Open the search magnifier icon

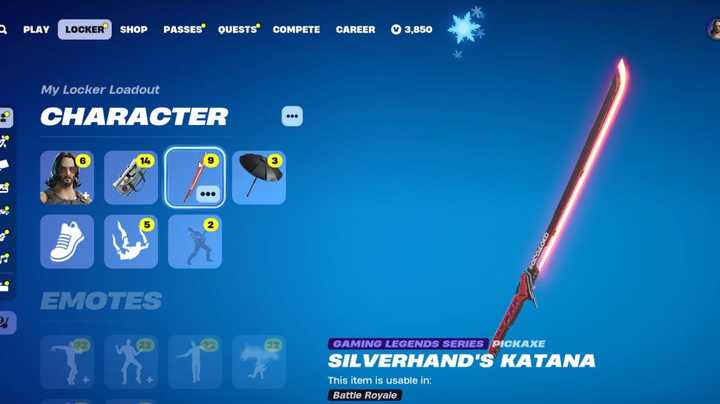(x=4, y=30)
